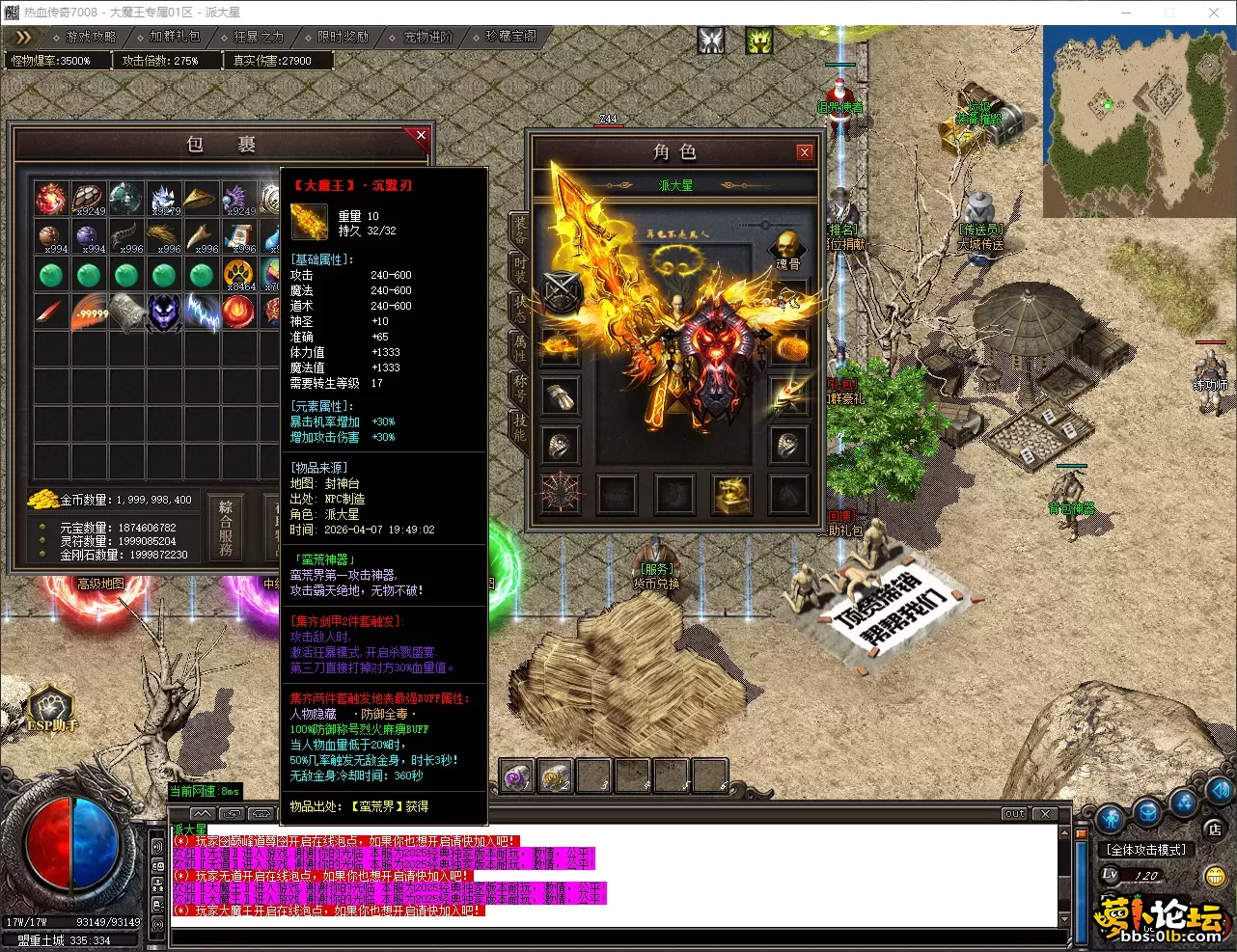Viewport: 1237px width, 952px height.
Task: Open the 珍藏宝阁 treasure menu
Action: [x=510, y=37]
